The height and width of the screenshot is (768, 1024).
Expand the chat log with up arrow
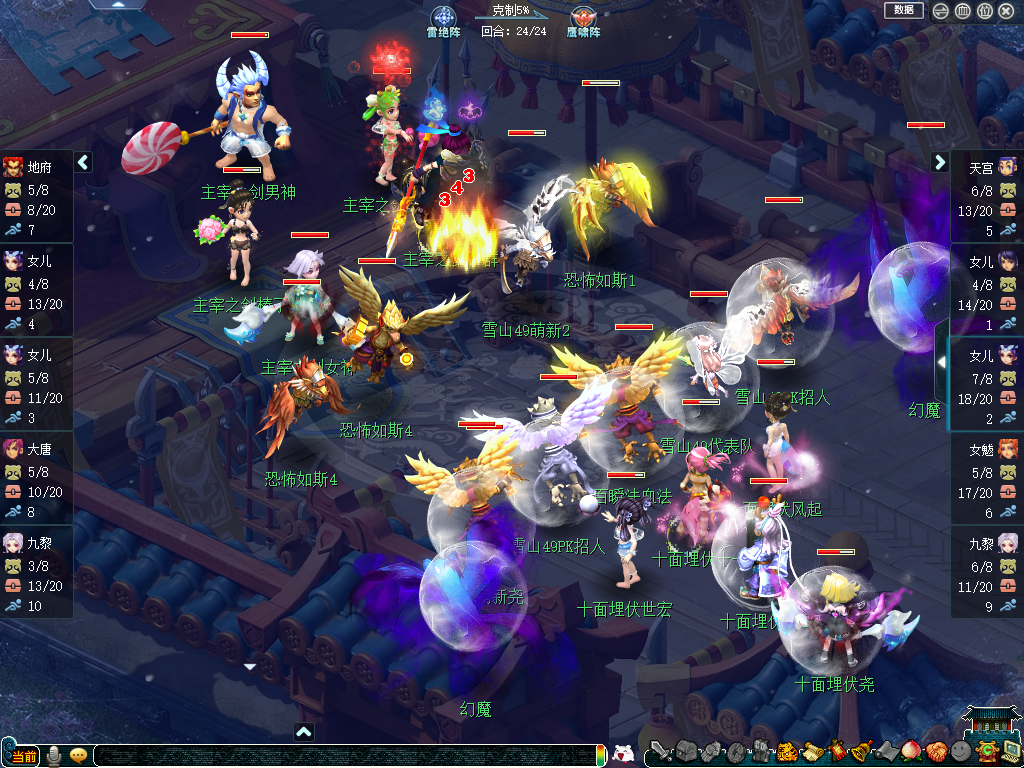click(x=304, y=732)
